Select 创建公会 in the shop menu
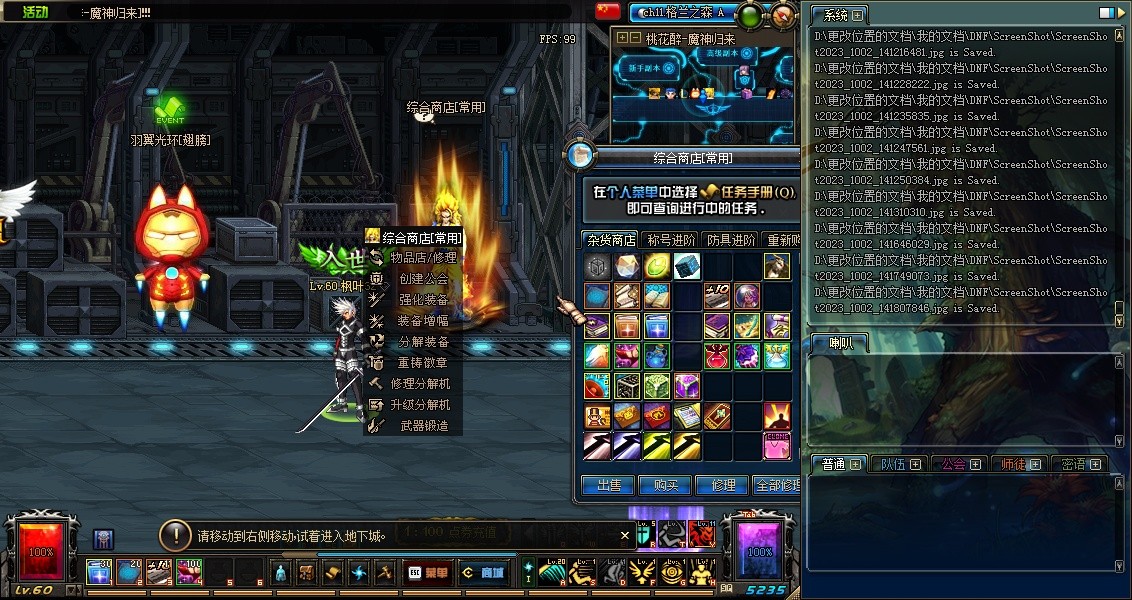 click(x=423, y=279)
